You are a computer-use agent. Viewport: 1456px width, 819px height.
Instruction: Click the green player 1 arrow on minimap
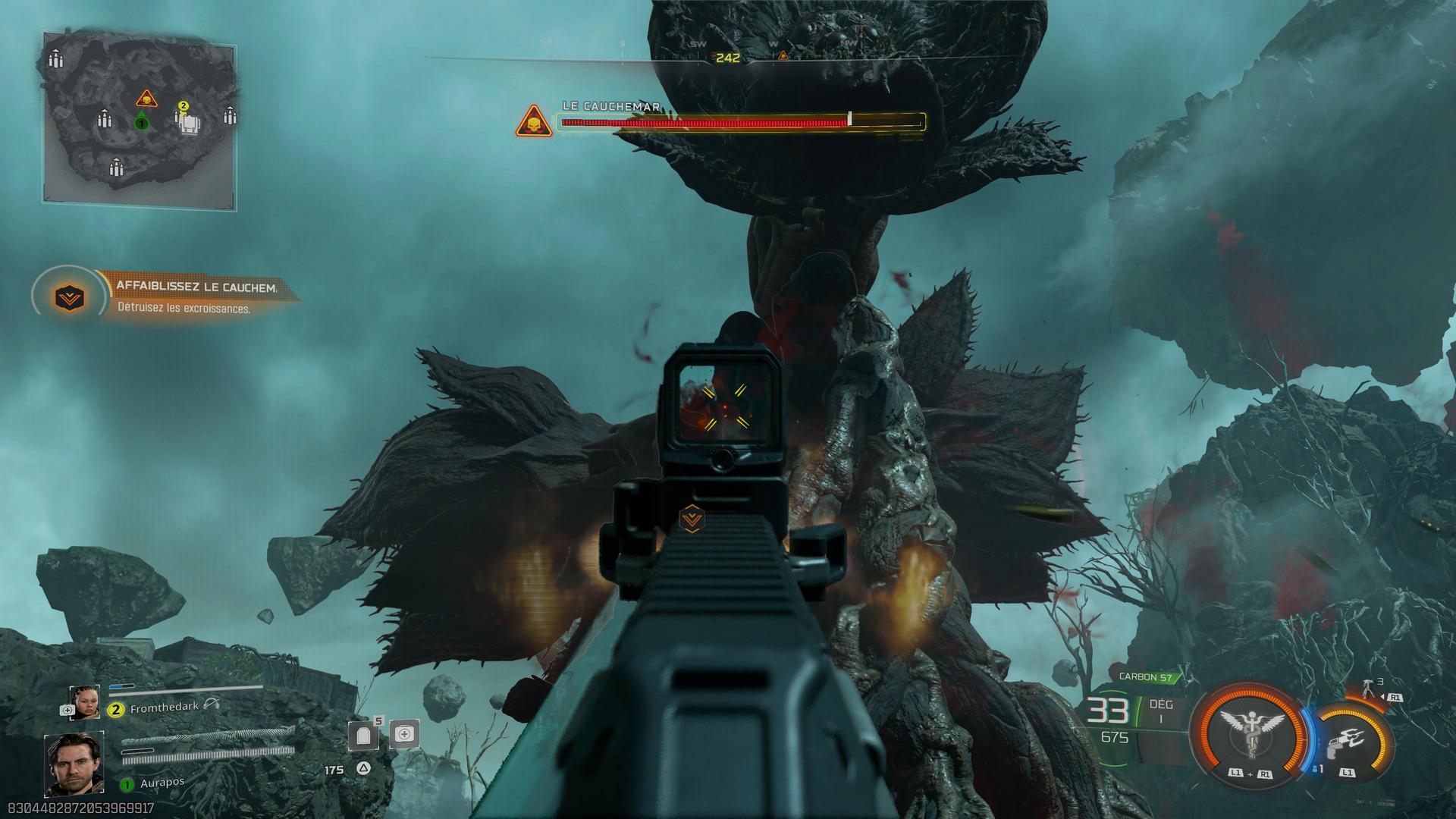[141, 121]
